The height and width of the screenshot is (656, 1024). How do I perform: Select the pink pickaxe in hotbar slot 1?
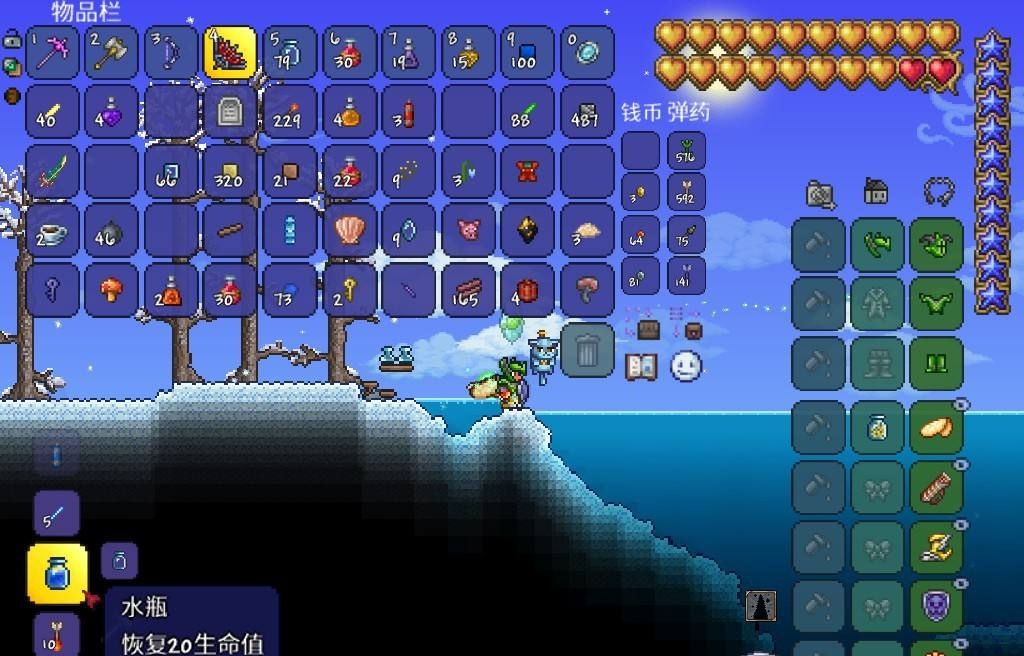[53, 53]
